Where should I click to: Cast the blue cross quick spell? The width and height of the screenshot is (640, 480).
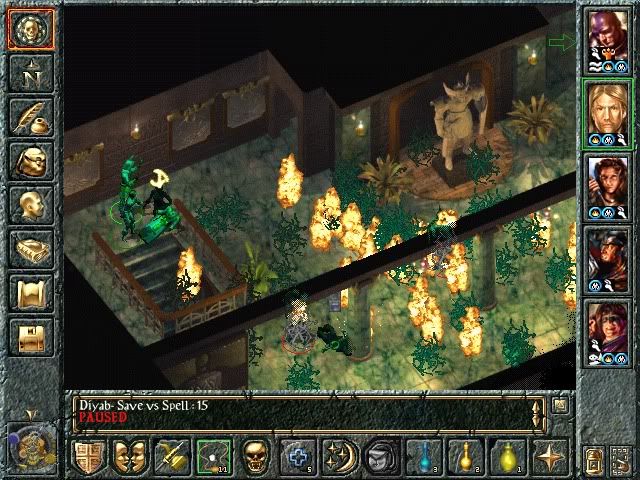click(x=297, y=456)
